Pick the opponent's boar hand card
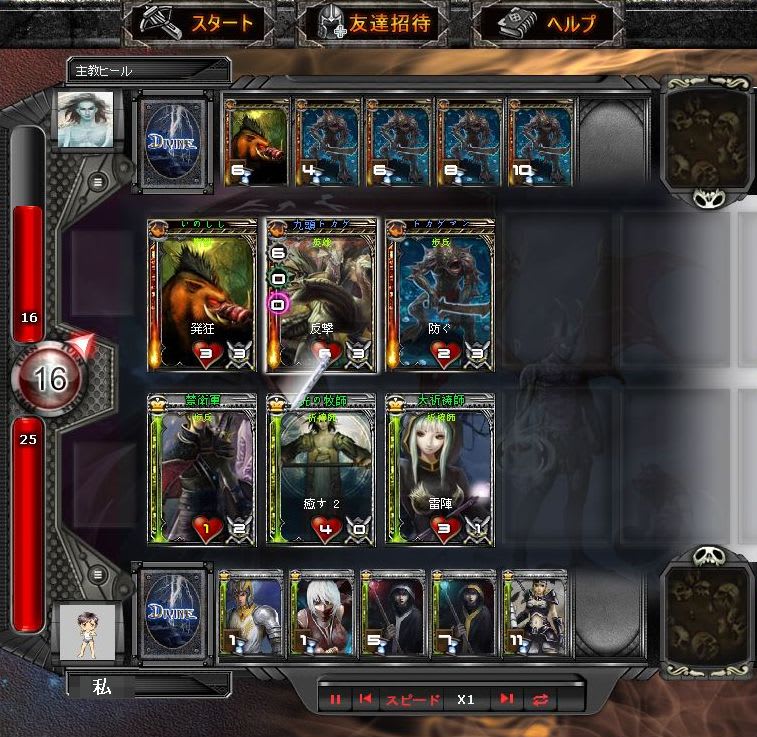This screenshot has height=737, width=757. 258,143
